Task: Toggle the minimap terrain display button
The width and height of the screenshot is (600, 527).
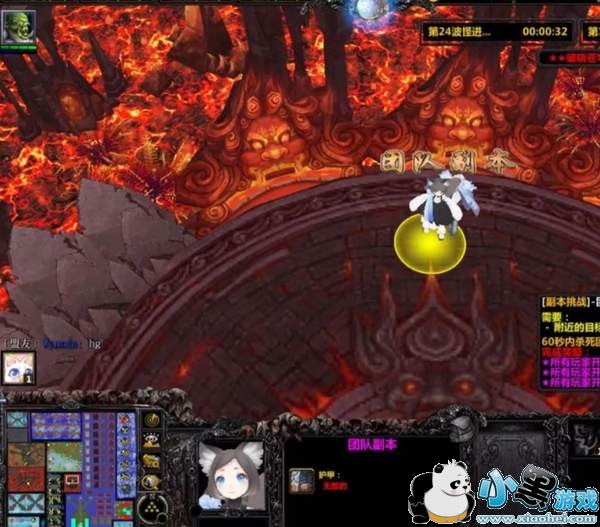Action: coord(150,441)
